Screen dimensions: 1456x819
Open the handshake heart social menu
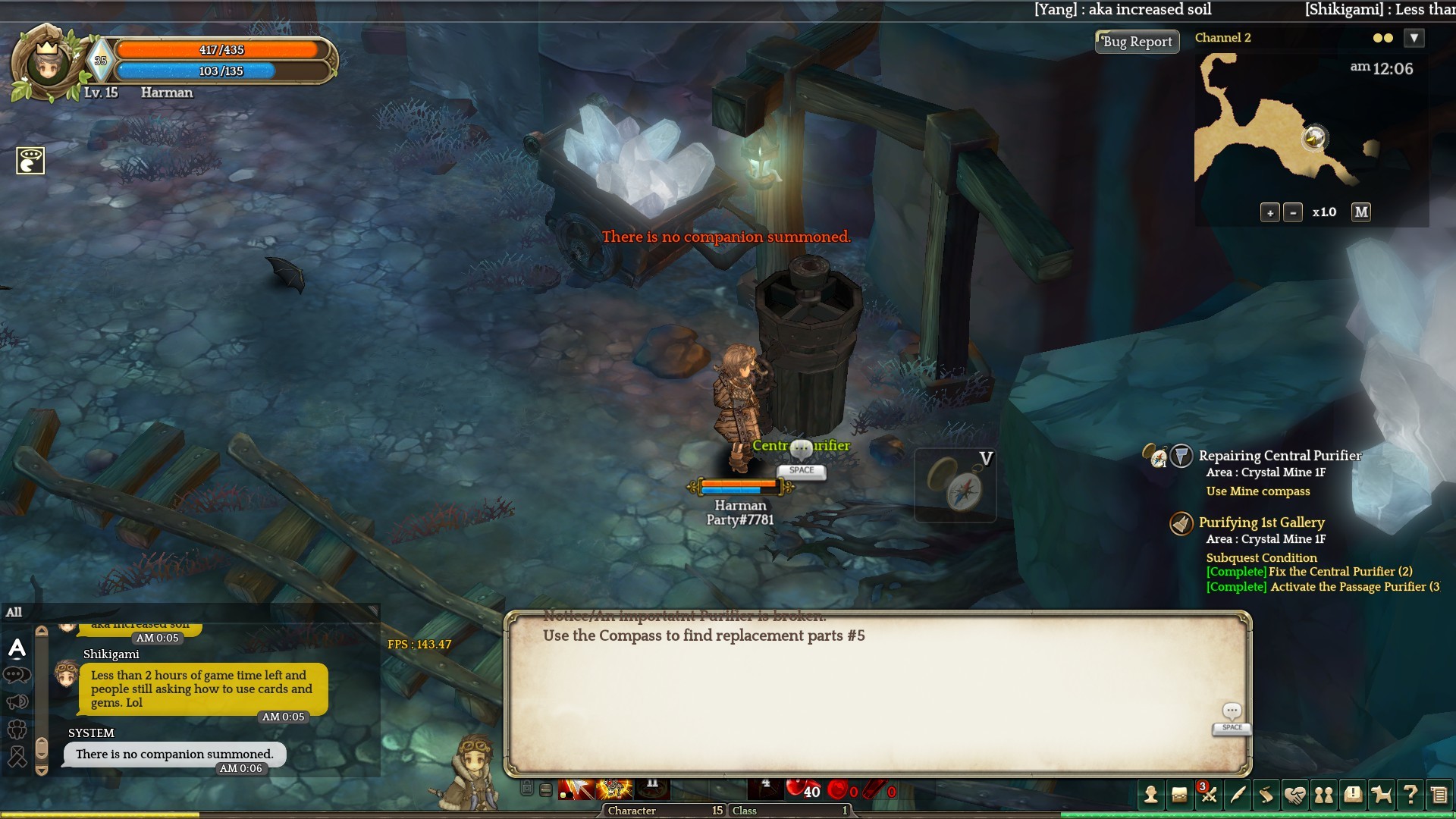[x=1295, y=795]
